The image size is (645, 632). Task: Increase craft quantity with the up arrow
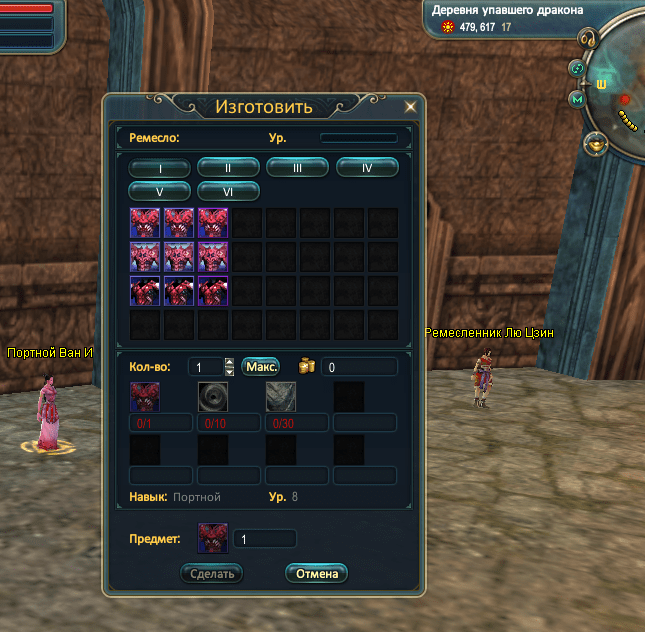[x=230, y=362]
